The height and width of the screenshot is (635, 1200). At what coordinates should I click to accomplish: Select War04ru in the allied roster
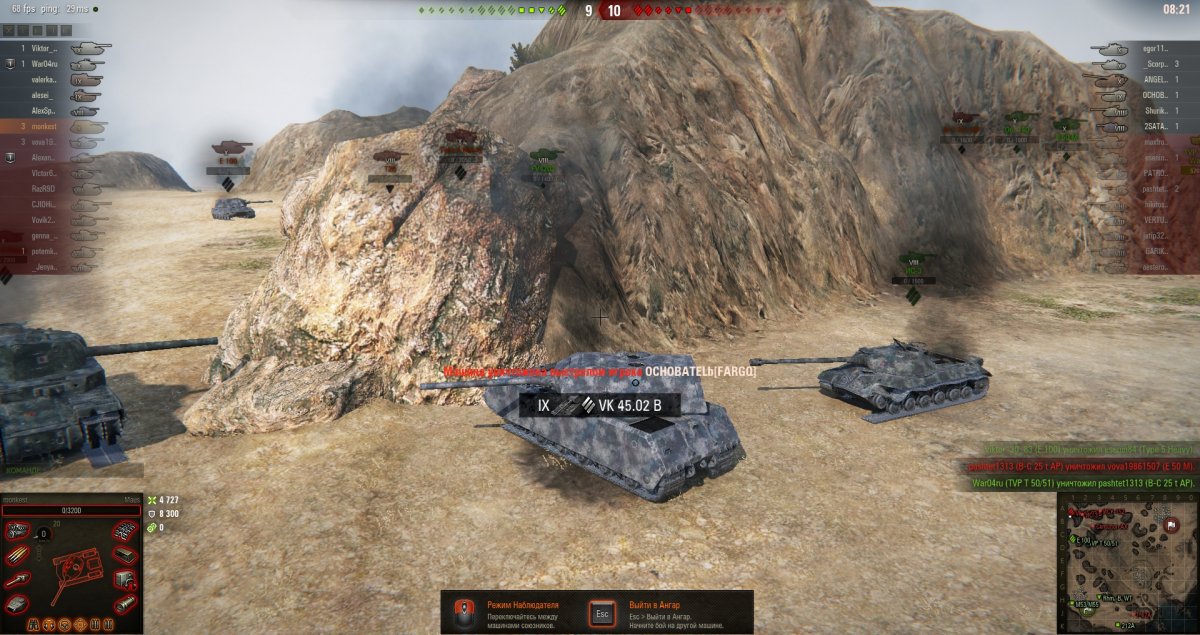[x=47, y=64]
